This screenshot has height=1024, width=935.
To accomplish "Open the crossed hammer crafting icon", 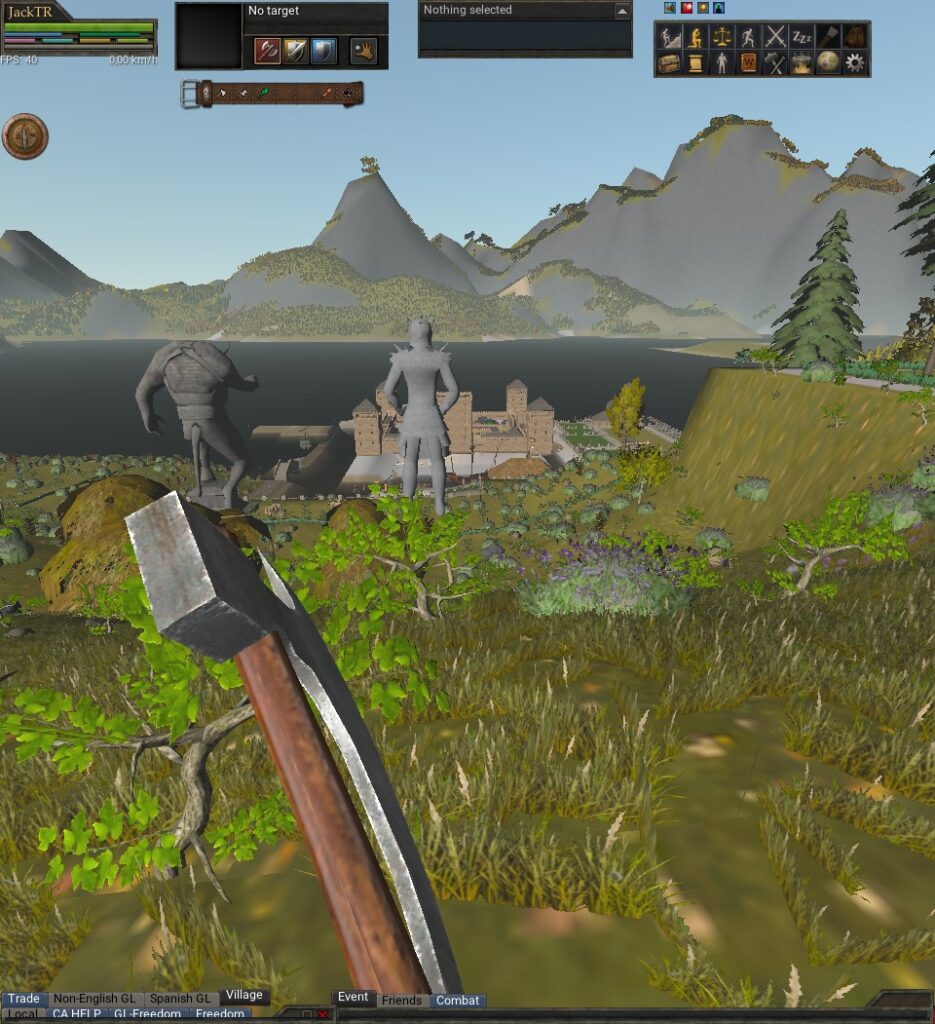I will (775, 63).
